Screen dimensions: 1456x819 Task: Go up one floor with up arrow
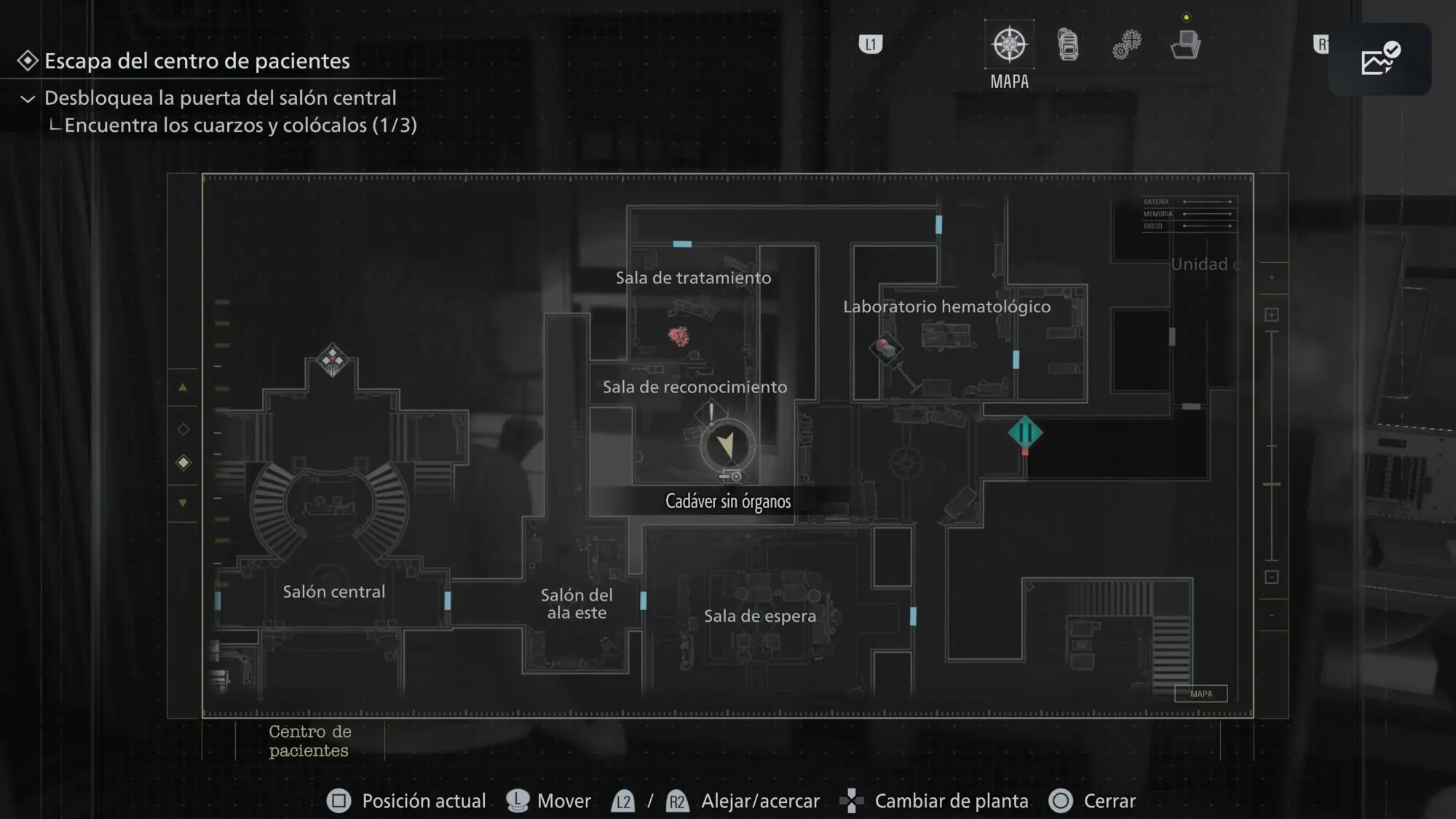pyautogui.click(x=183, y=387)
